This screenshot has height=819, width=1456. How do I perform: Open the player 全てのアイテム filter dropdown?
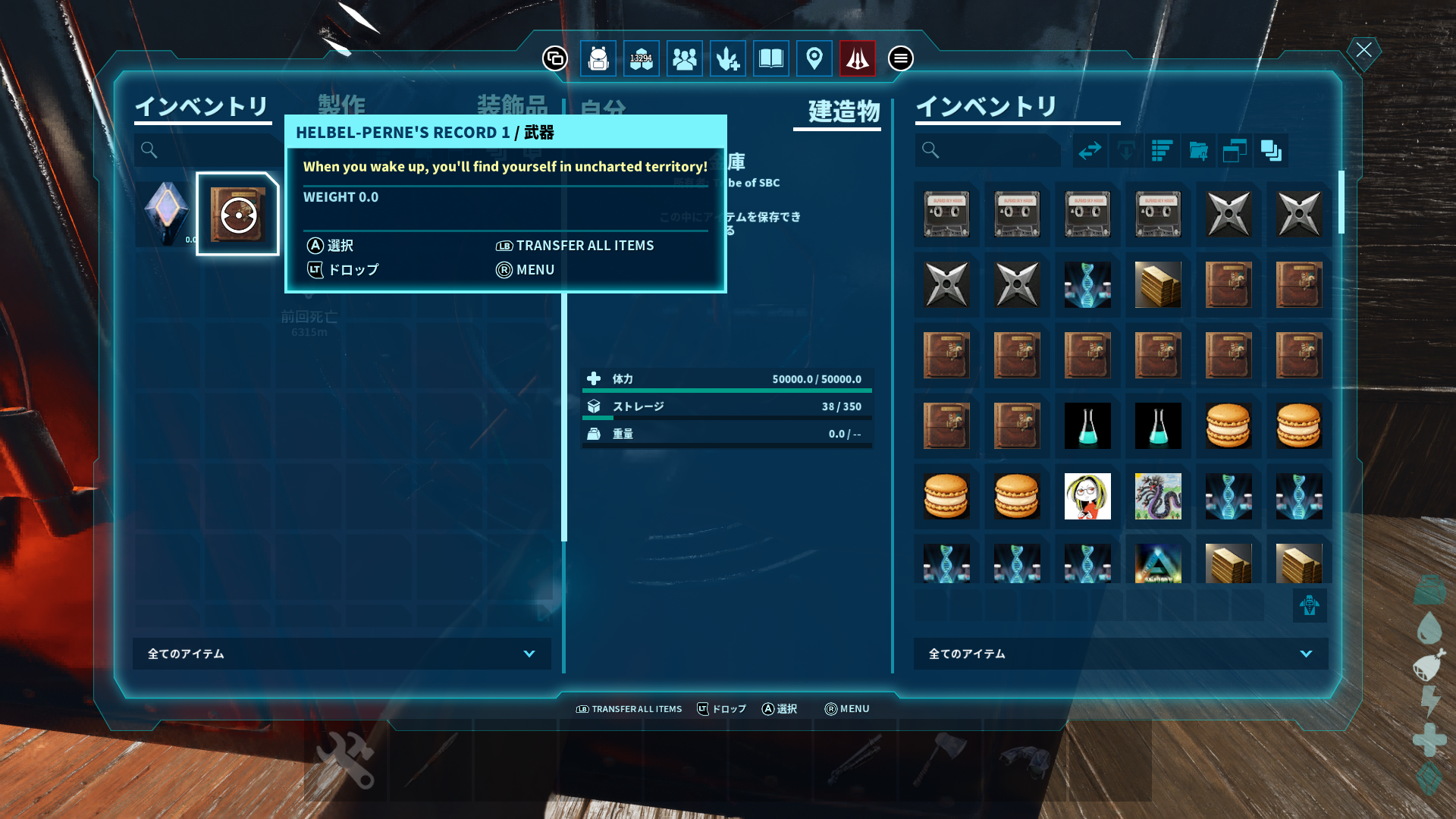(x=341, y=654)
